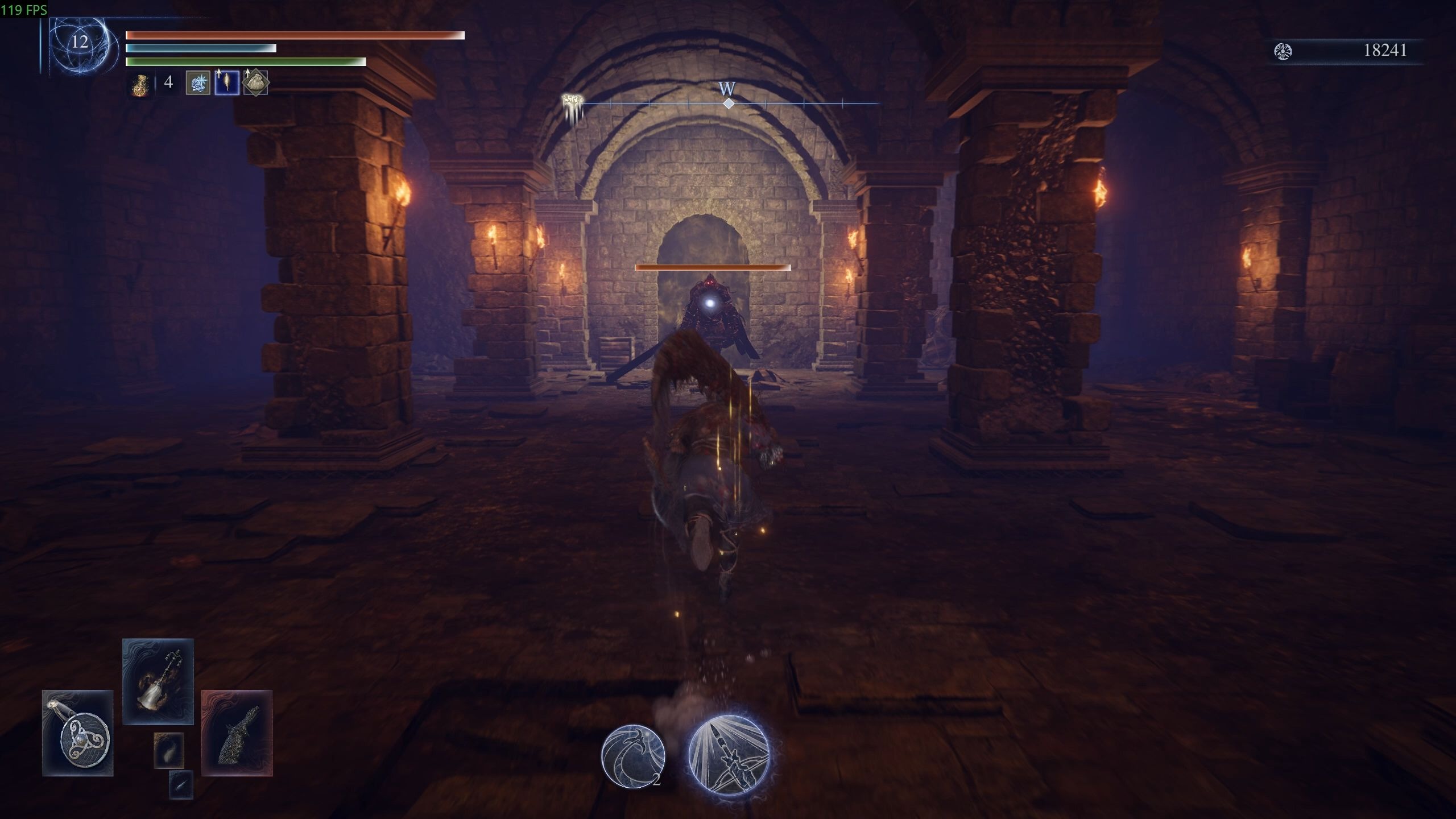Screen dimensions: 1456x819
Task: Select the red-framed scaly weapon slot
Action: [x=237, y=733]
